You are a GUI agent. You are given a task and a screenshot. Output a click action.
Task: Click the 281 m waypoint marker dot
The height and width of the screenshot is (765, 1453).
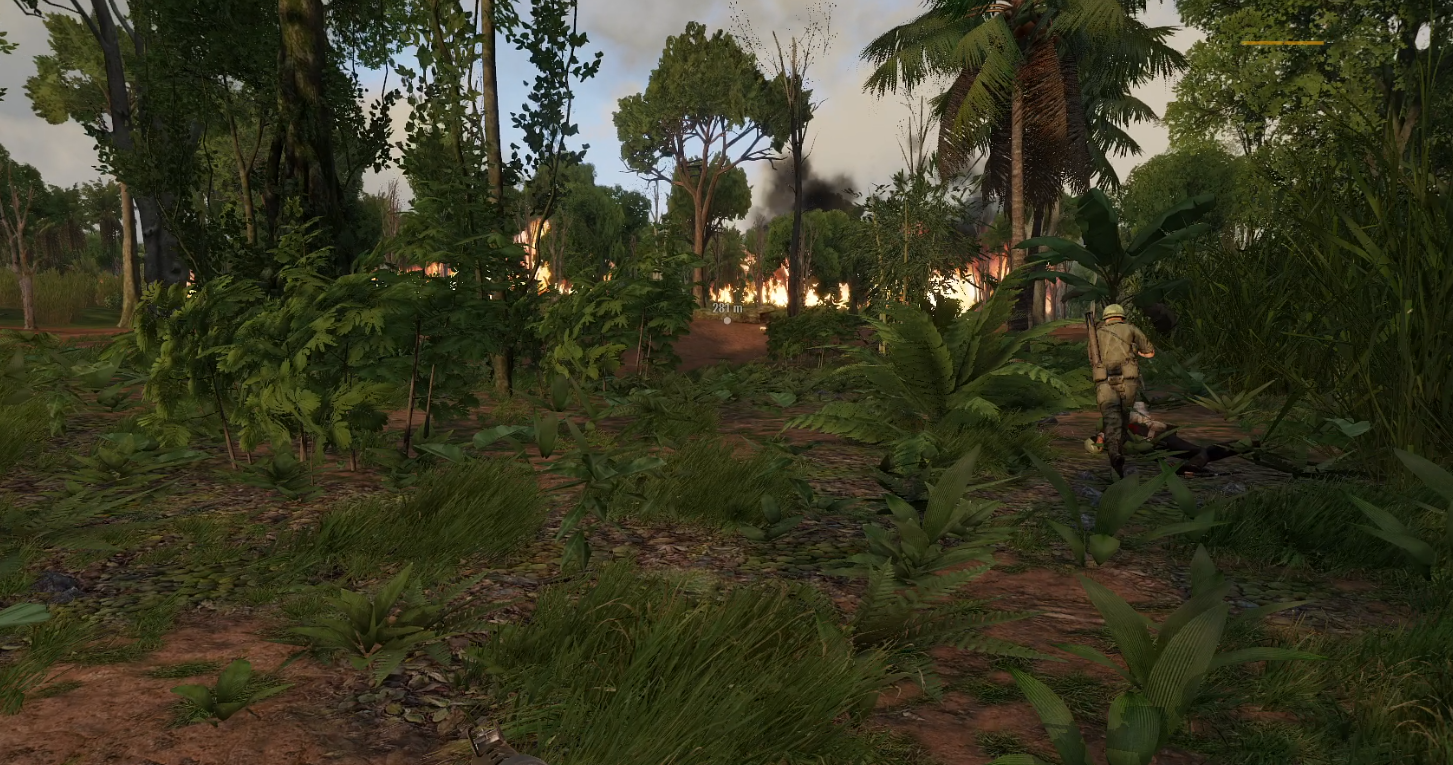point(727,320)
